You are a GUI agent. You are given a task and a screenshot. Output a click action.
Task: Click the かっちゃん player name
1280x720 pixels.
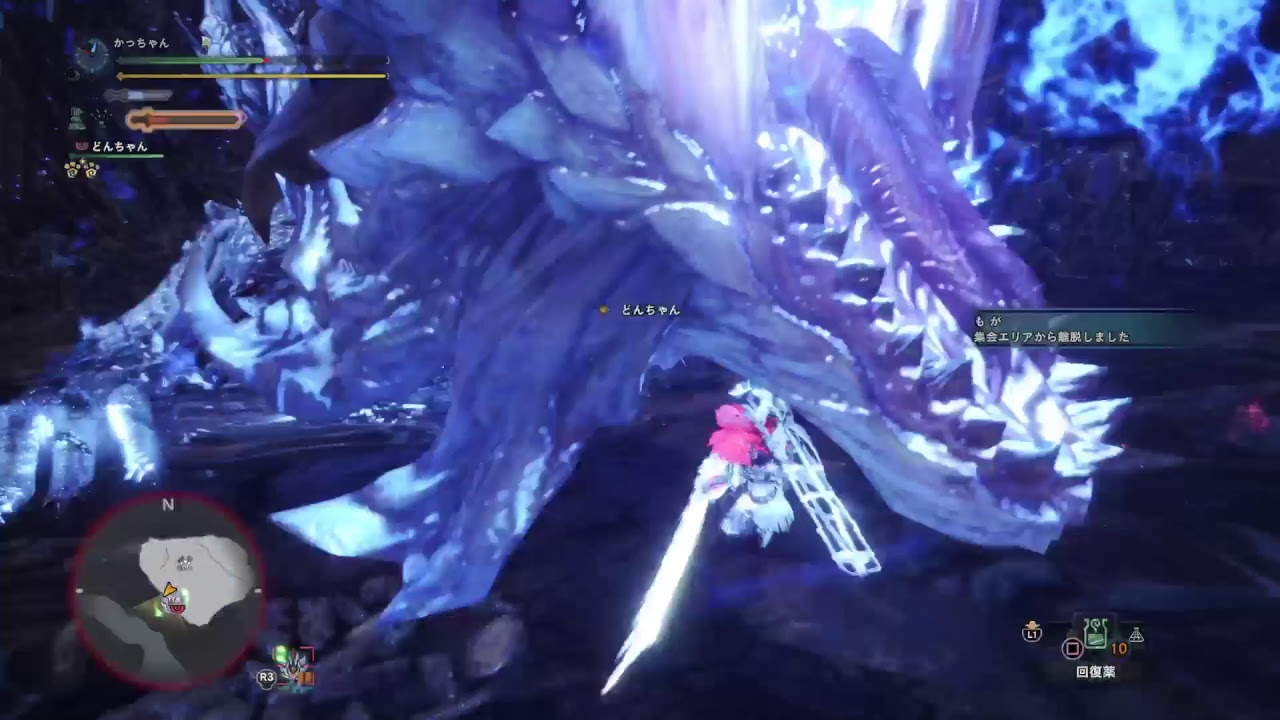pyautogui.click(x=141, y=43)
